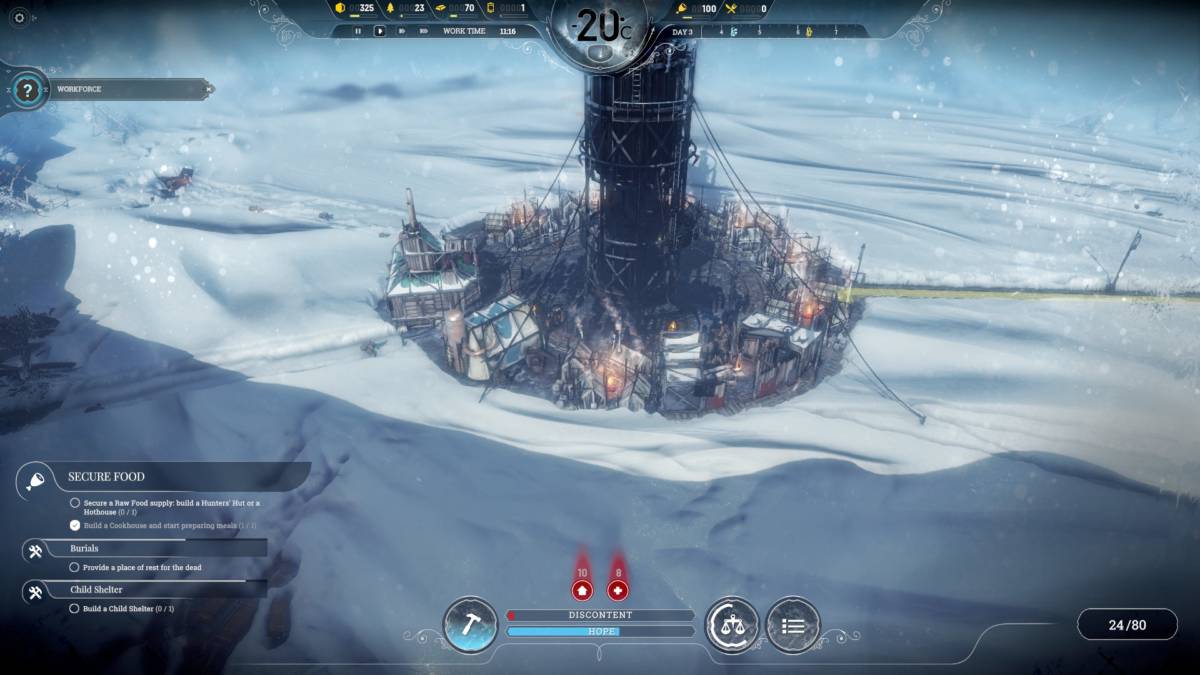Select the Secure Food objective header
The height and width of the screenshot is (675, 1200).
click(106, 477)
